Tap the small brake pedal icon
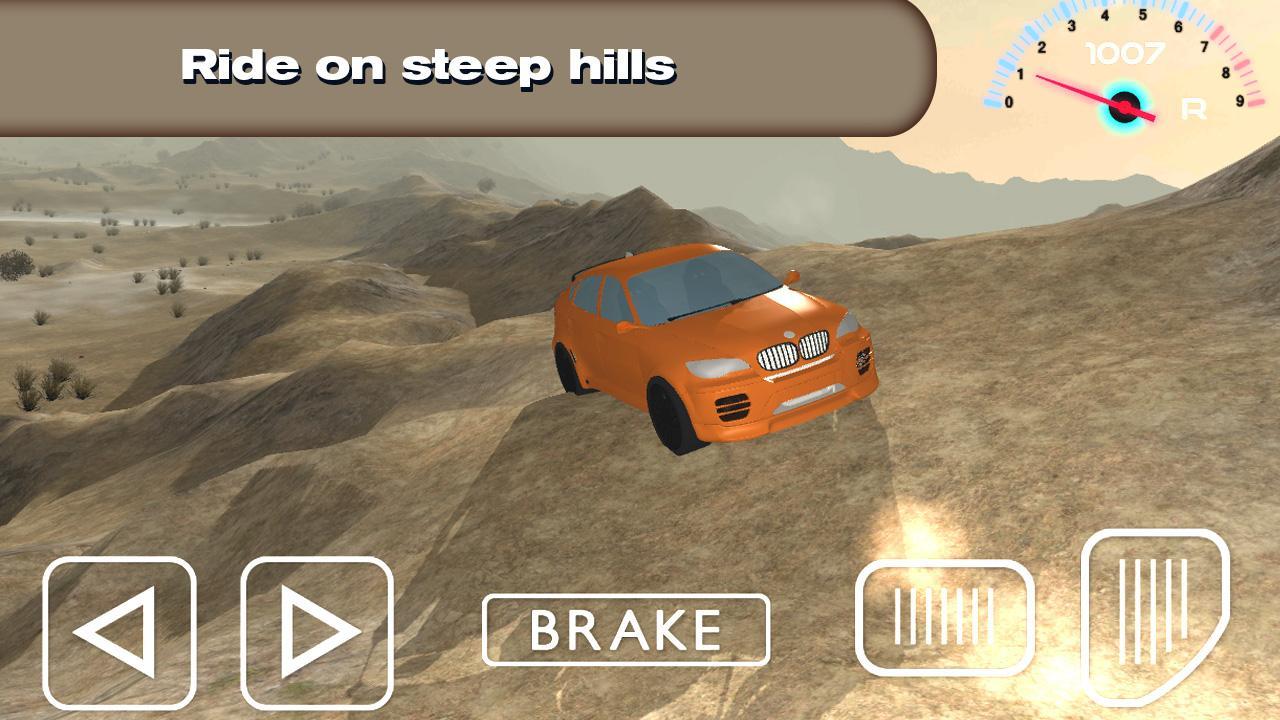Image resolution: width=1280 pixels, height=720 pixels. [x=940, y=617]
